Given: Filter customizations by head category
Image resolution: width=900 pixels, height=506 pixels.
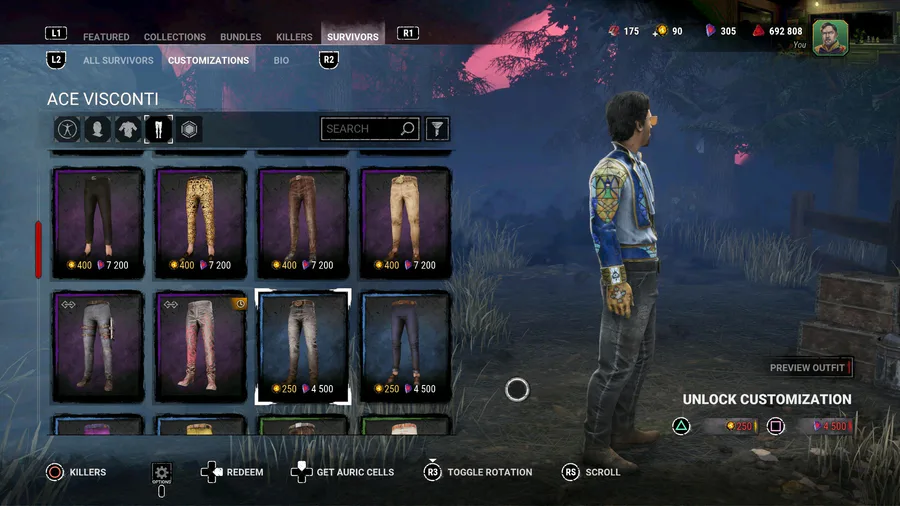Looking at the screenshot, I should click(98, 129).
